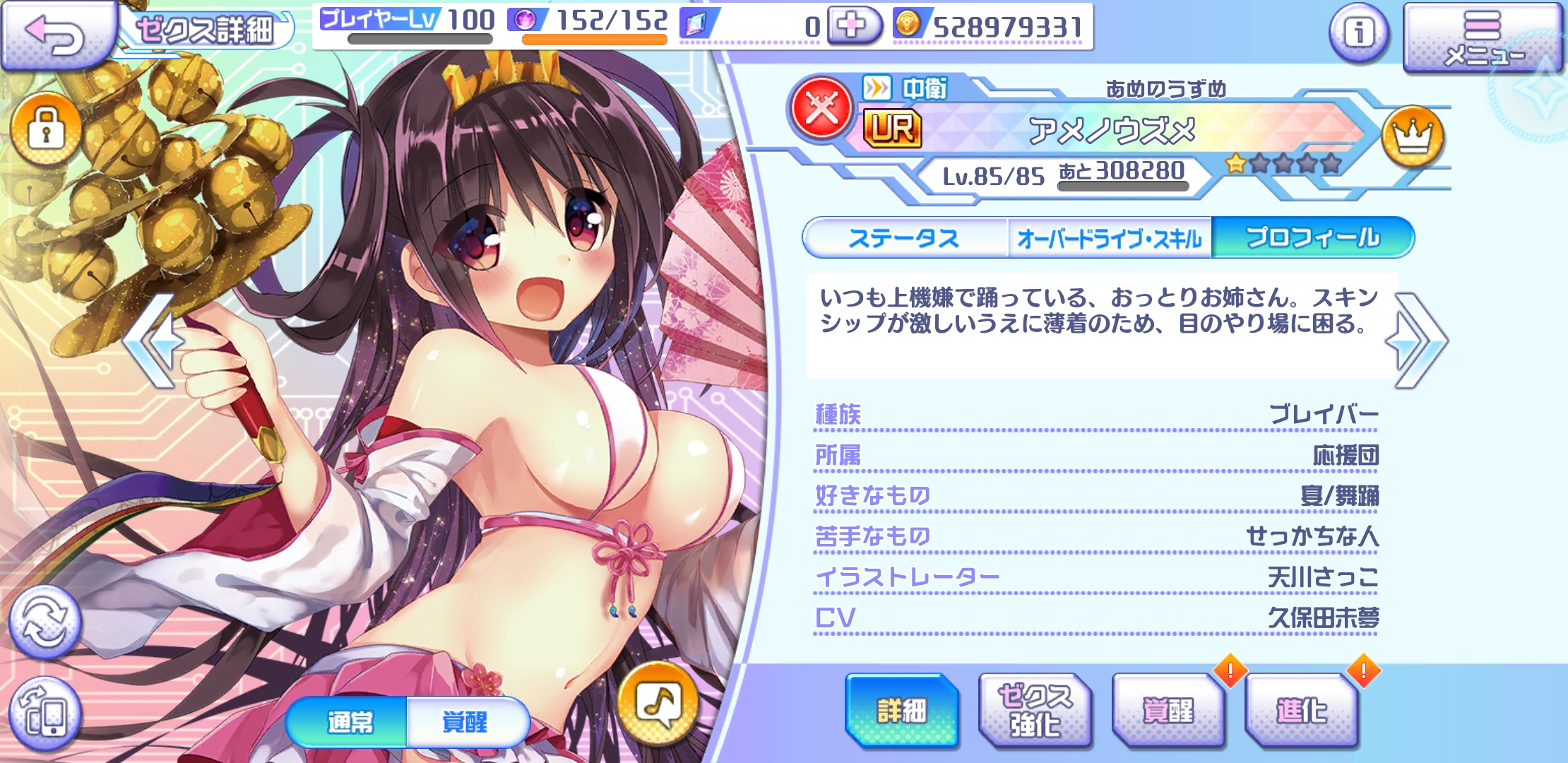The height and width of the screenshot is (763, 1568).
Task: Open the 進化 evolution screen
Action: [1301, 711]
